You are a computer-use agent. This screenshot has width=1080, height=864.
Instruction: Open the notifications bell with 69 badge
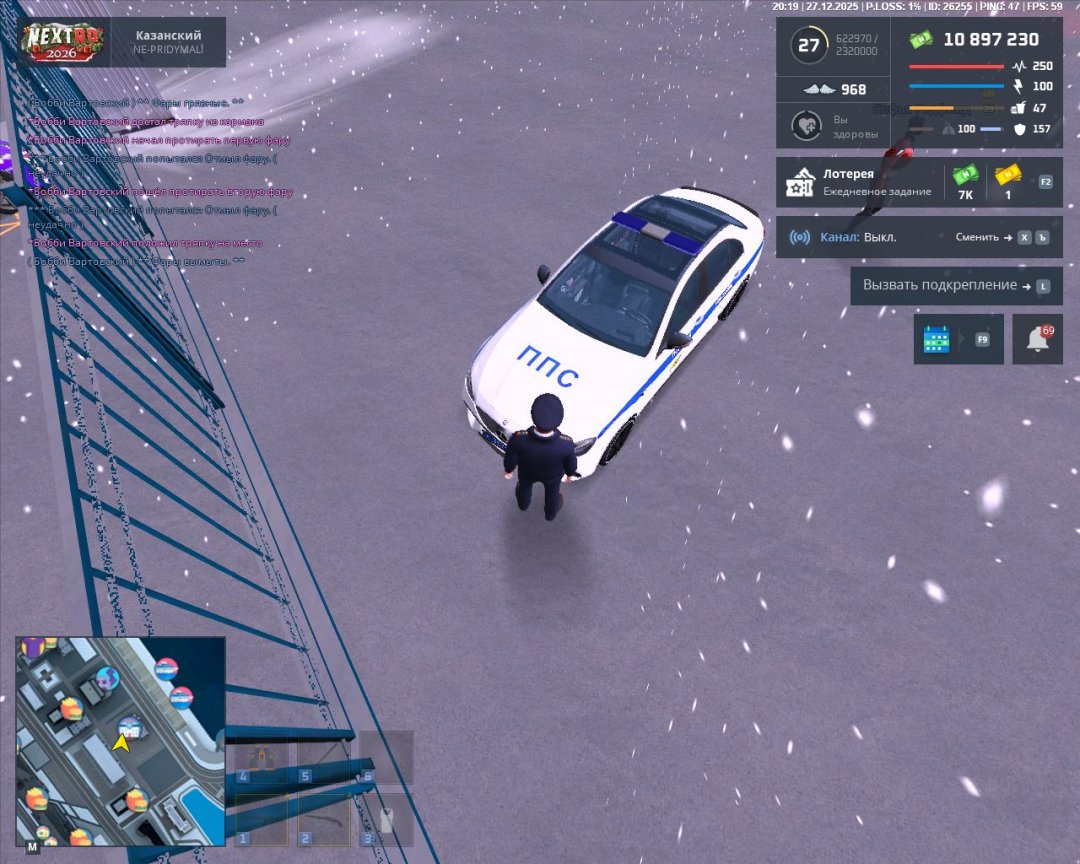1037,340
